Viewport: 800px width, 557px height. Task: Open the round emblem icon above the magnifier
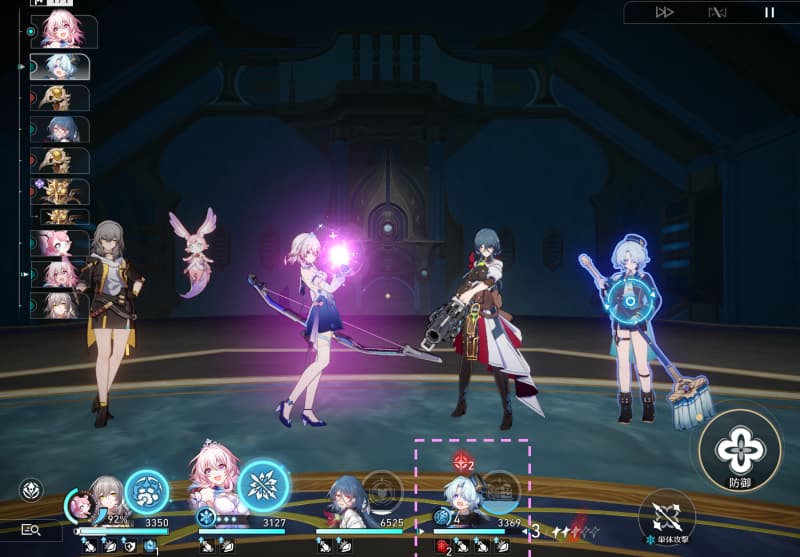tap(31, 490)
